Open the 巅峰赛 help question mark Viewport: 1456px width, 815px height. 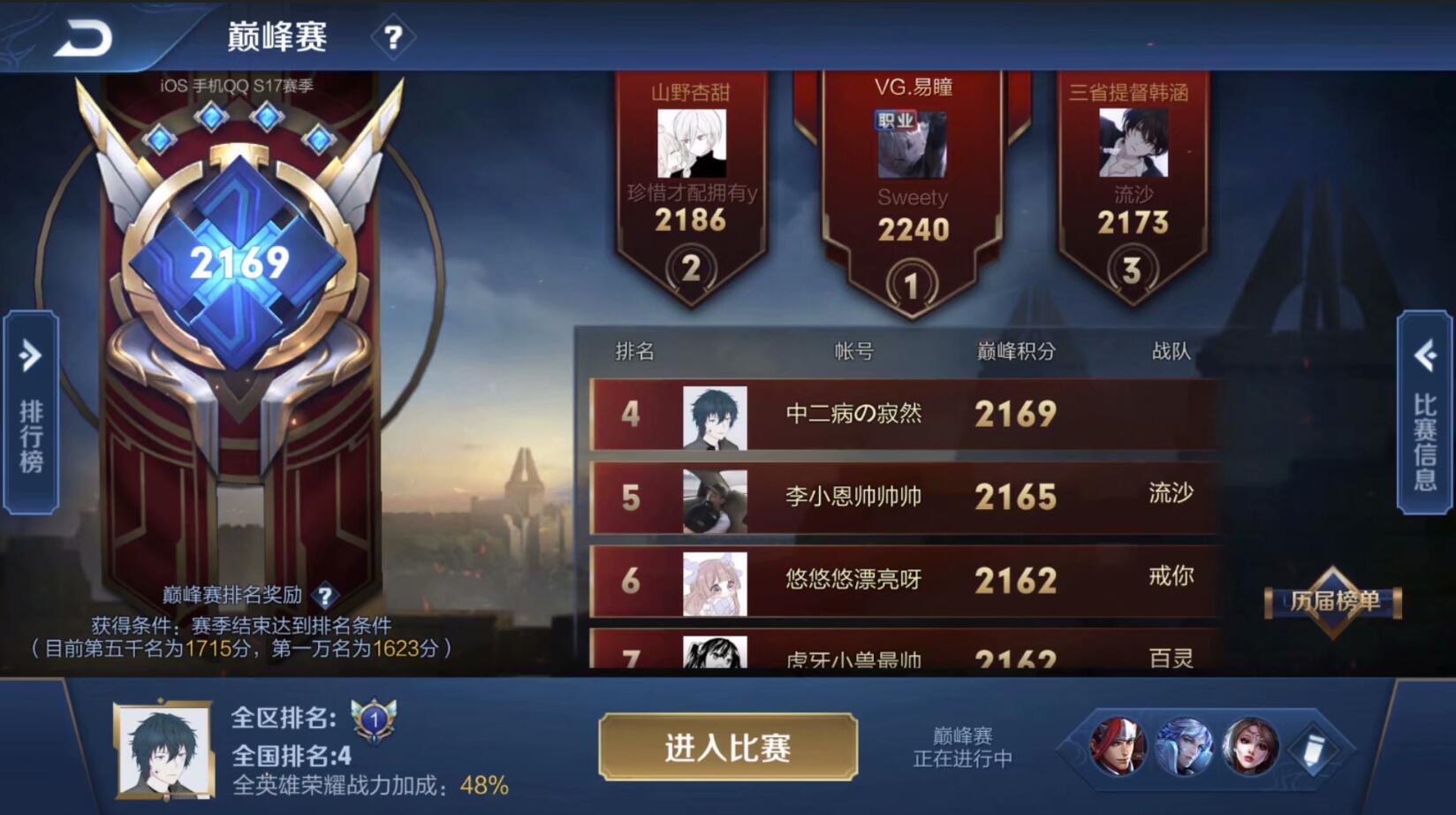pos(395,38)
